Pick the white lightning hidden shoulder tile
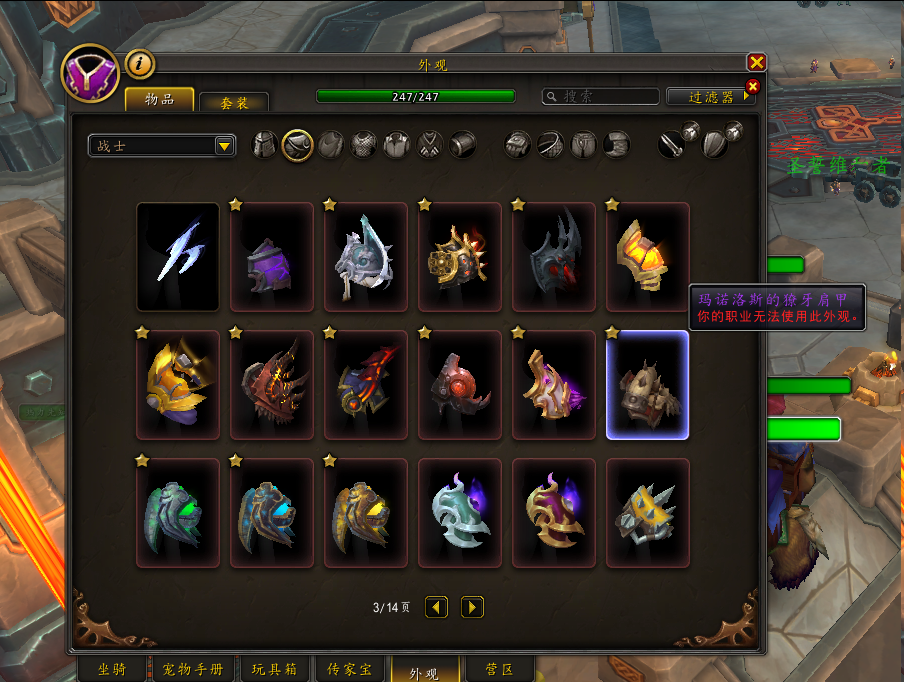The width and height of the screenshot is (904, 682). (x=178, y=257)
